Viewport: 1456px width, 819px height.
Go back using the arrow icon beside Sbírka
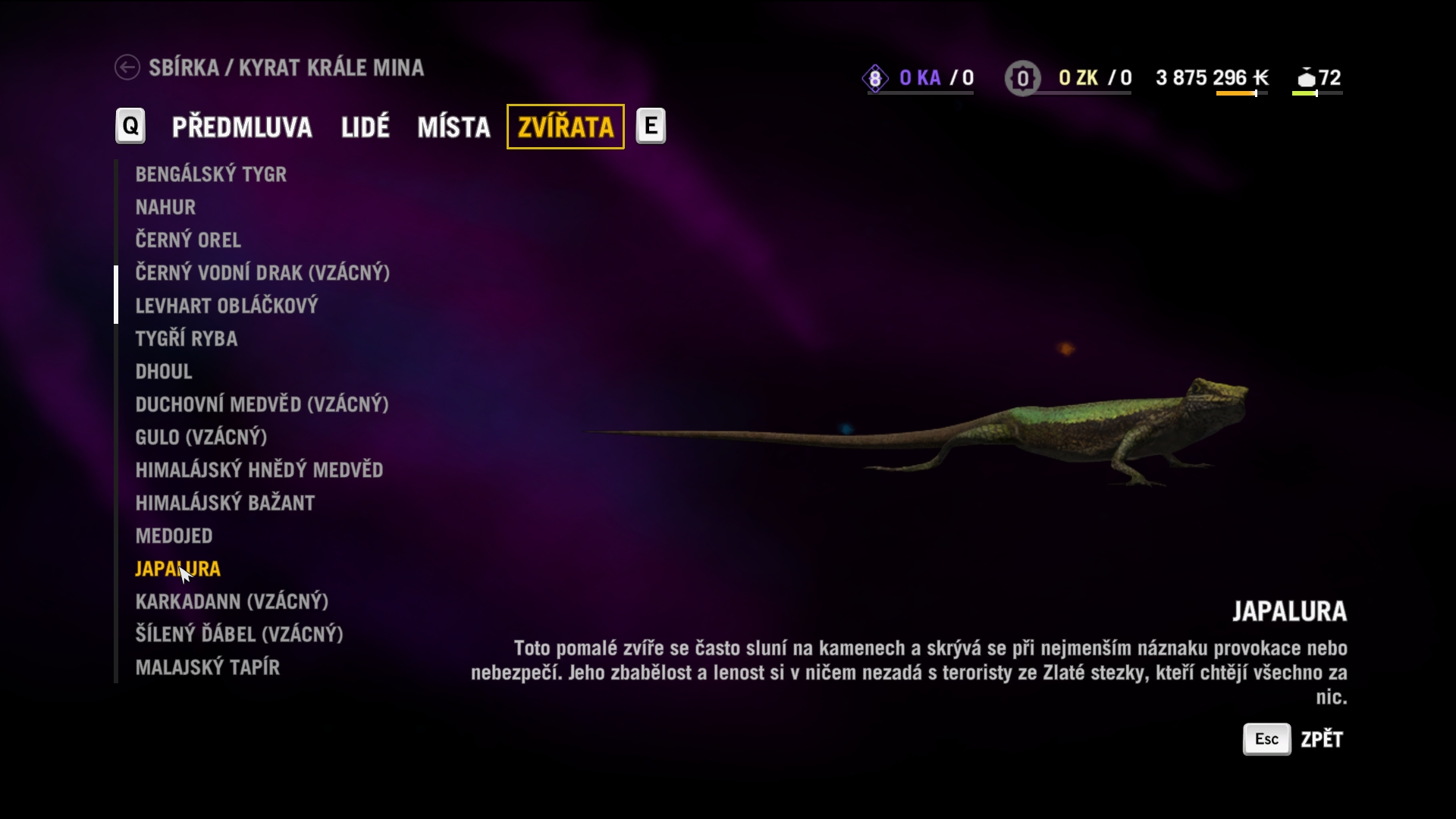[127, 67]
